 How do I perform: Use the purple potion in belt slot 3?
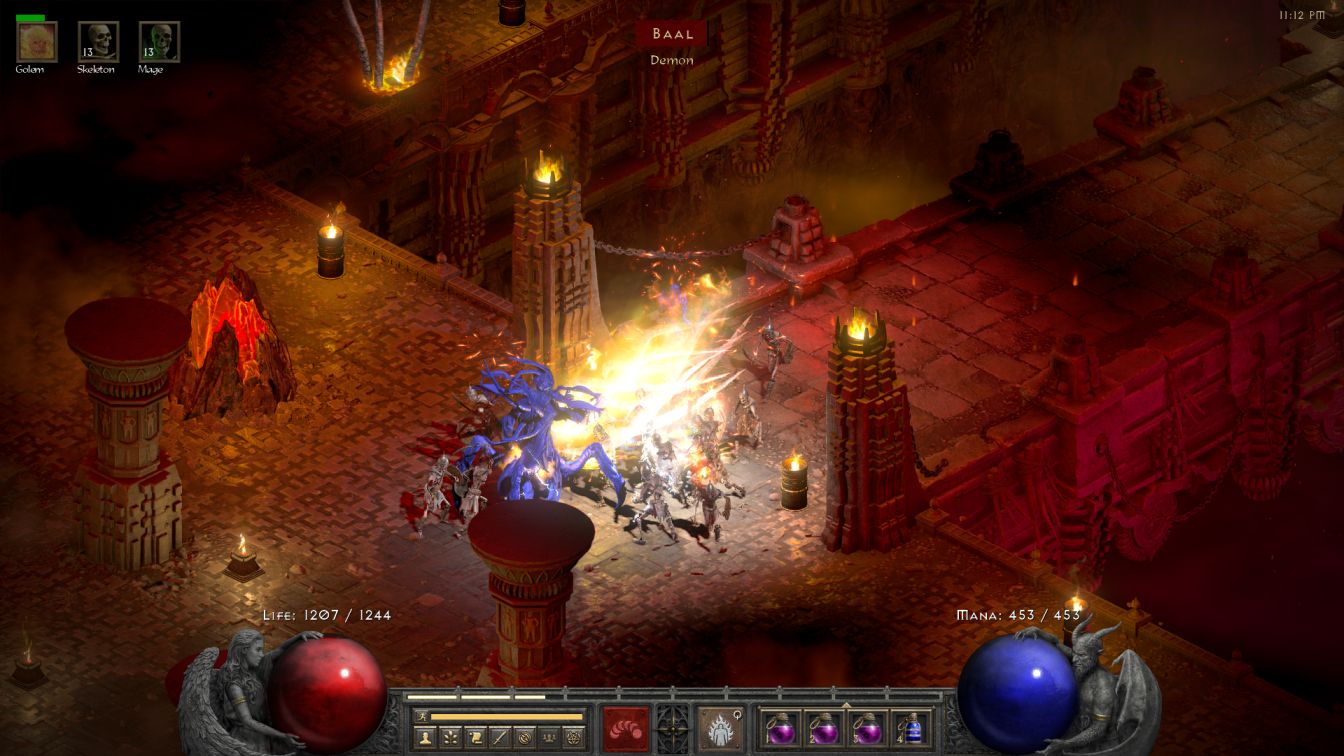tap(866, 728)
